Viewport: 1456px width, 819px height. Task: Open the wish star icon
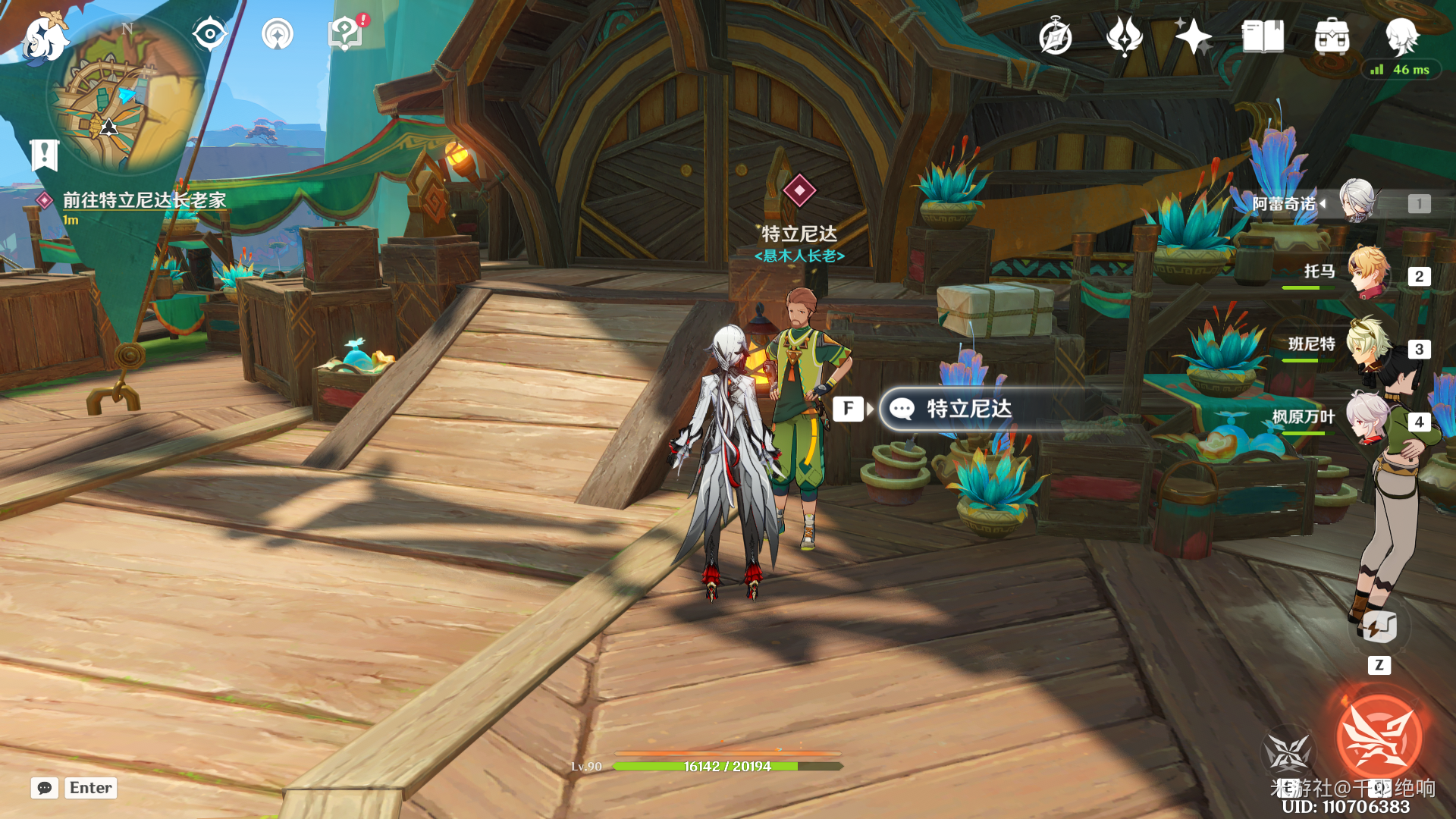(1193, 36)
